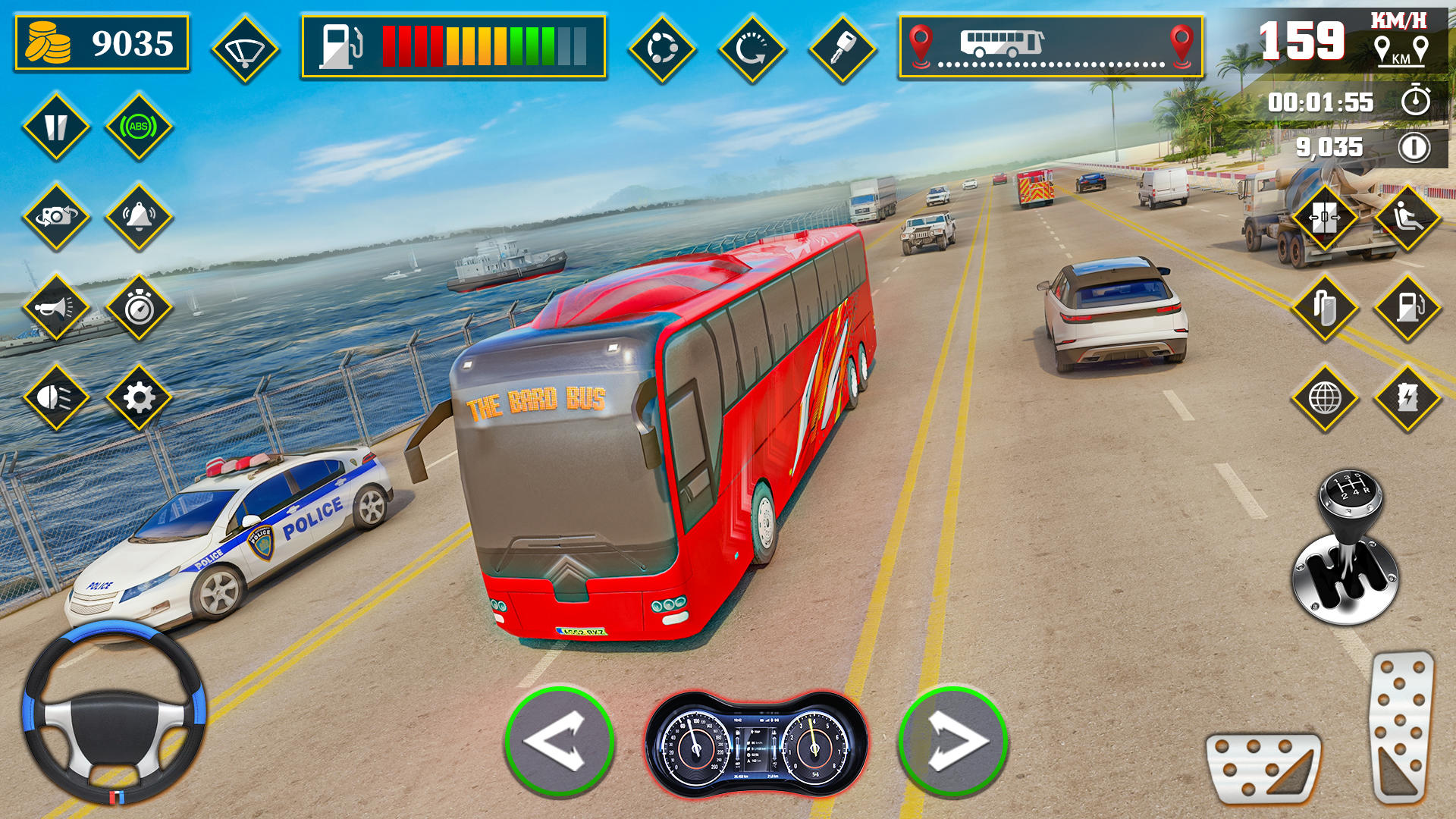1456x819 pixels.
Task: Open the gear Settings button
Action: click(x=139, y=397)
